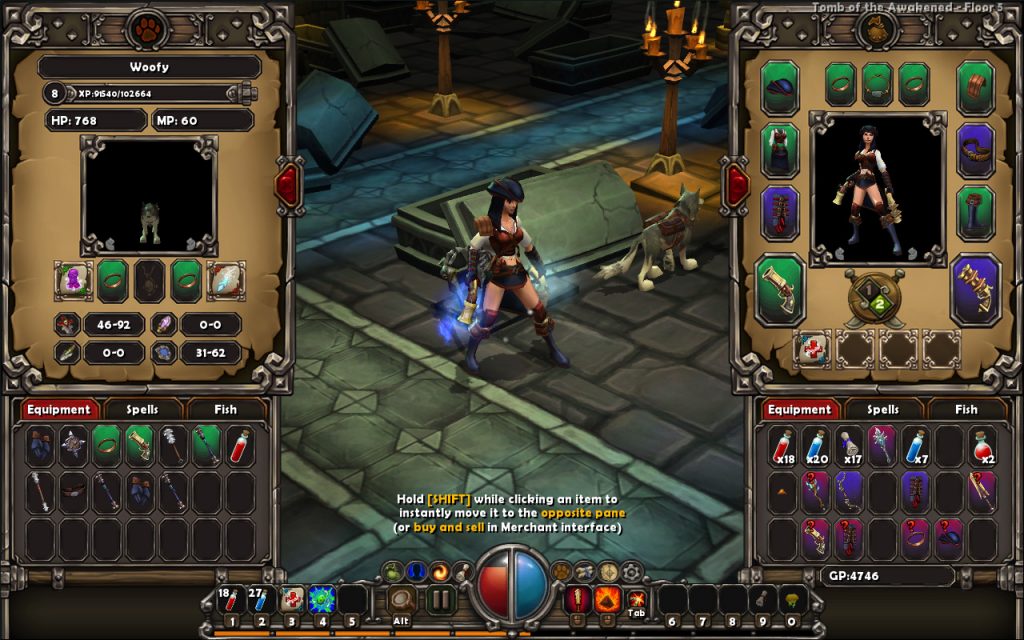Select the red potion in the pet's inventory
The height and width of the screenshot is (640, 1024).
pos(240,445)
